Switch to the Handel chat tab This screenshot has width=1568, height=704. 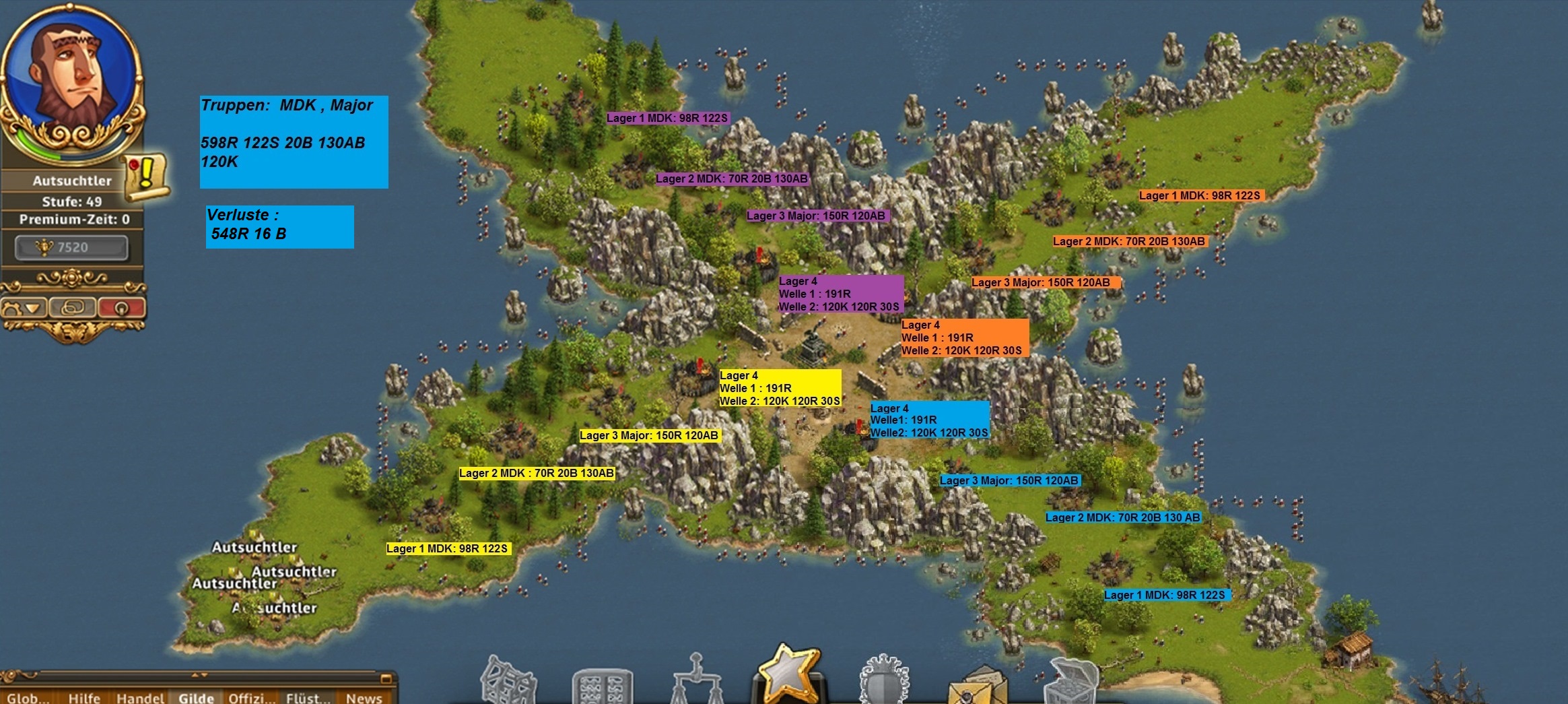140,697
